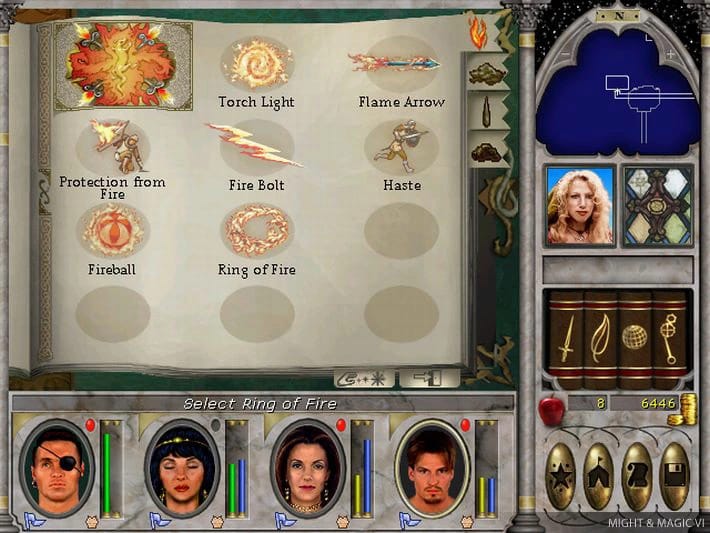Open the quest book with sword
Screen dimensions: 710x533
(565, 339)
